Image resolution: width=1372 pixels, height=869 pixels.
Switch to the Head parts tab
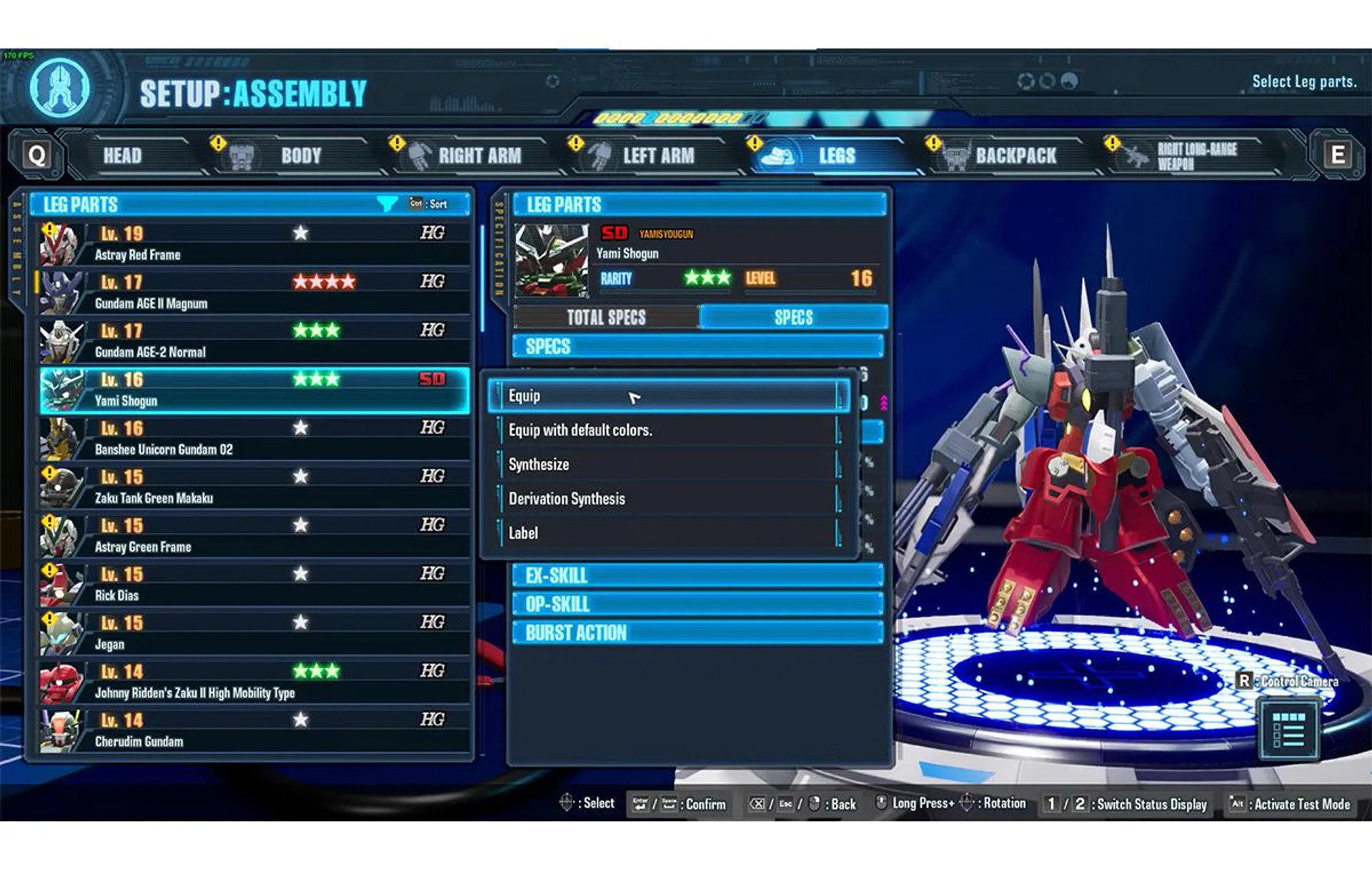123,156
